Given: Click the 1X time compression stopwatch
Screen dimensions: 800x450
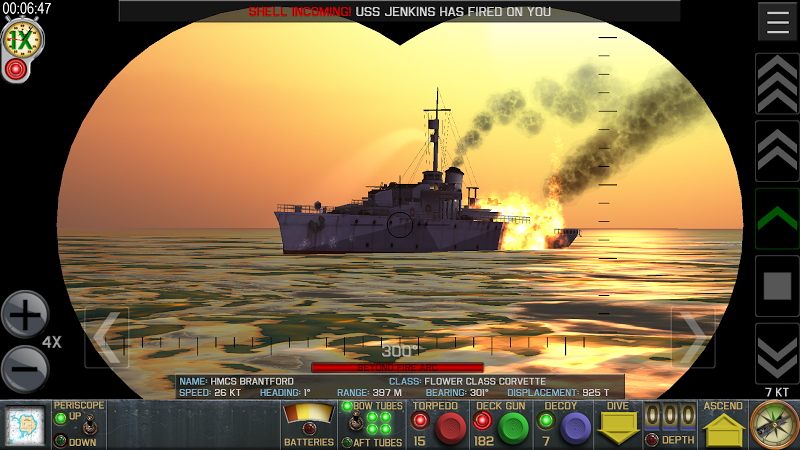Looking at the screenshot, I should coord(20,40).
